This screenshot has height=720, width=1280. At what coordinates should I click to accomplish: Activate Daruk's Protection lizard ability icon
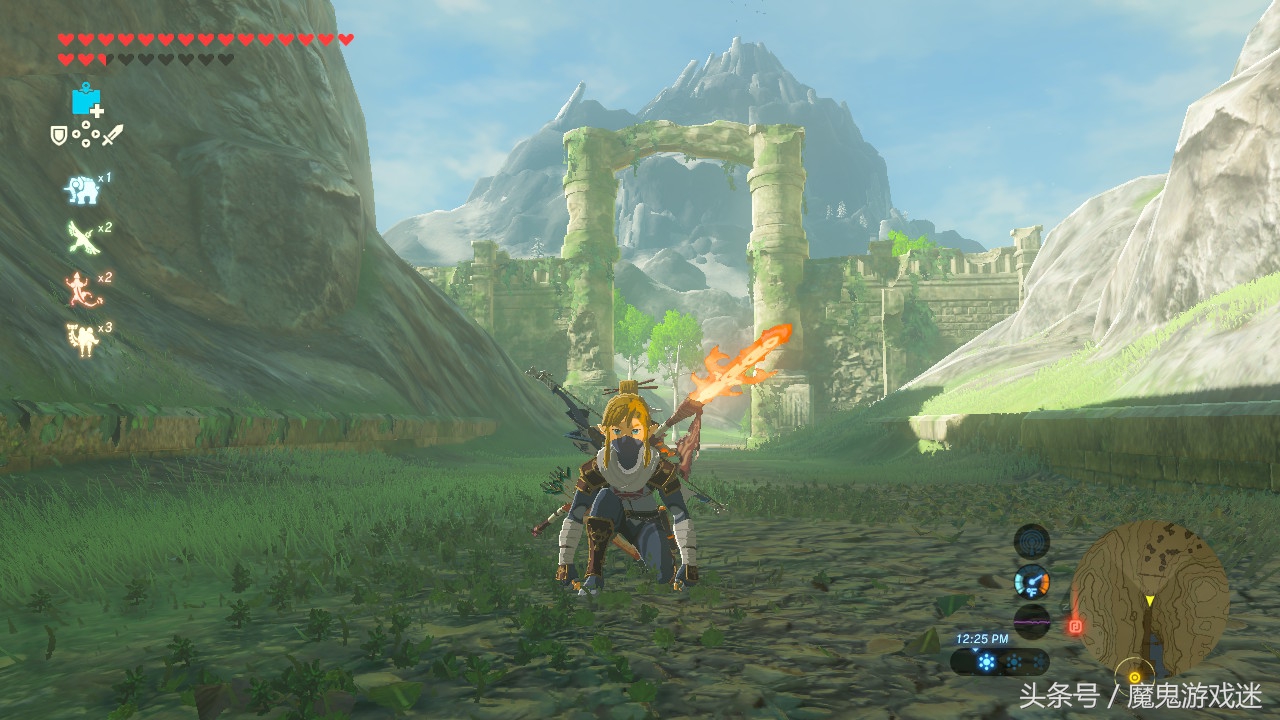pos(81,288)
